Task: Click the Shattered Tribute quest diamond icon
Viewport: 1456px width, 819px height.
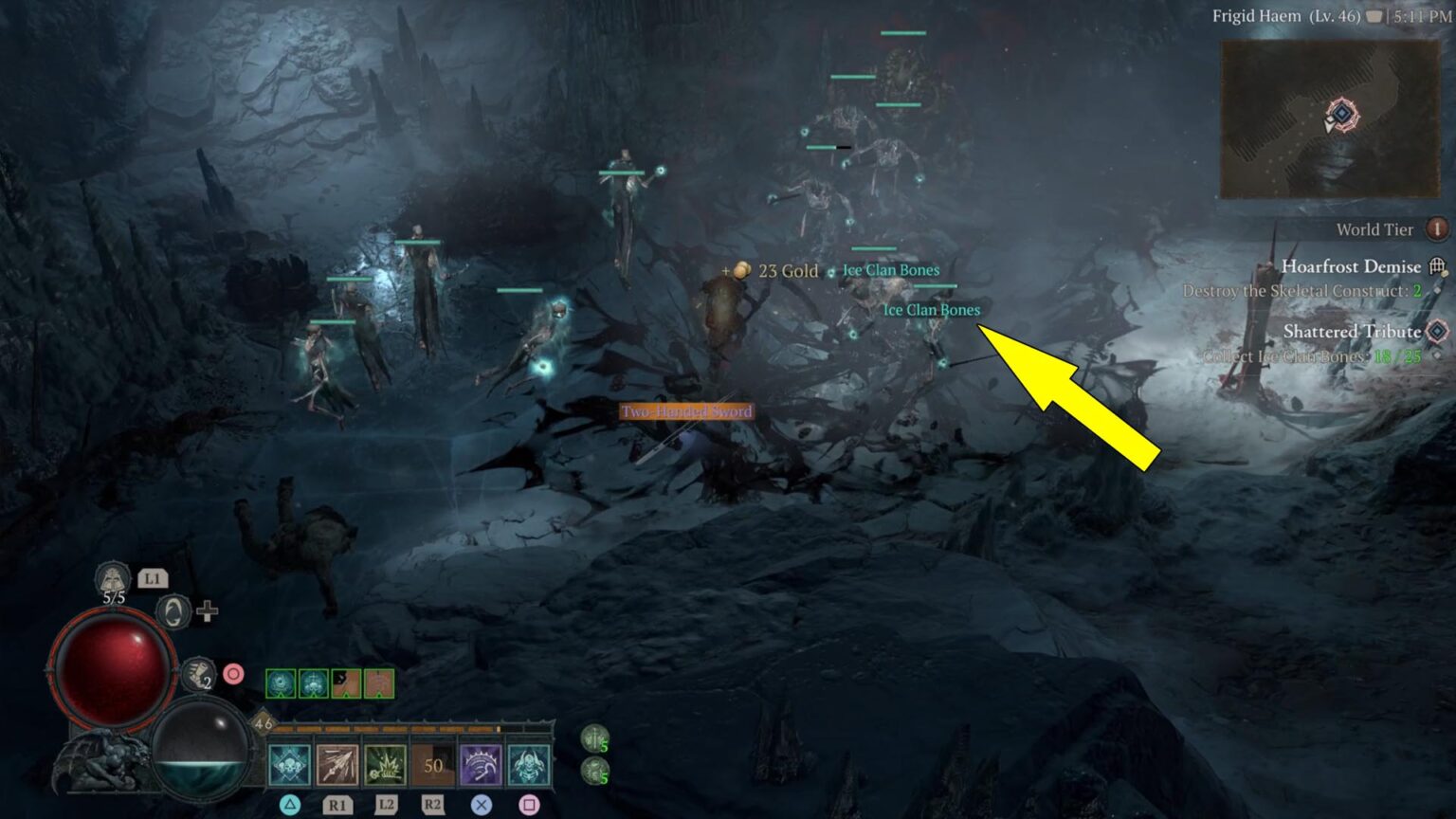Action: (x=1437, y=332)
